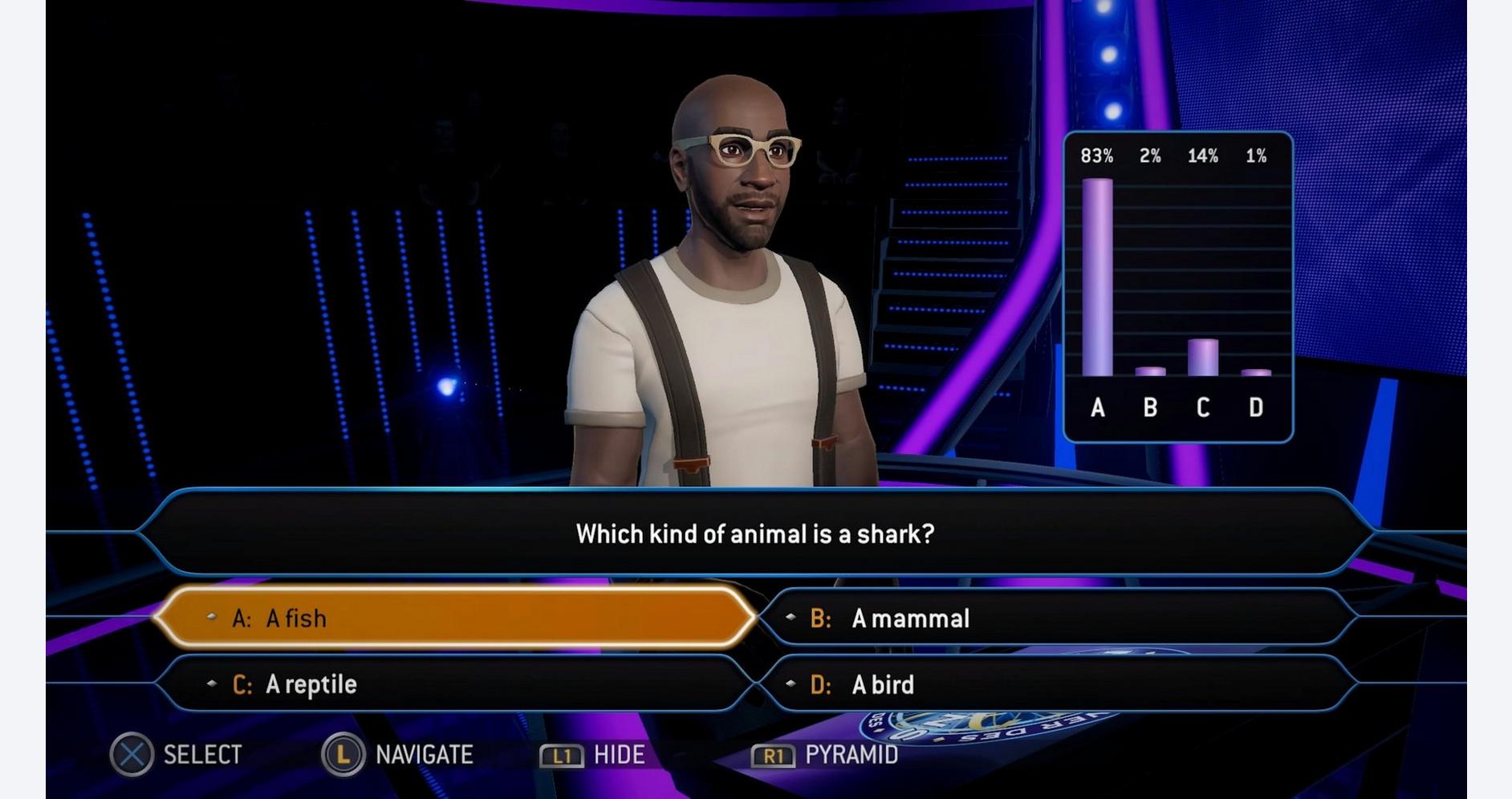Choose answer B: A mammal

[x=1055, y=618]
